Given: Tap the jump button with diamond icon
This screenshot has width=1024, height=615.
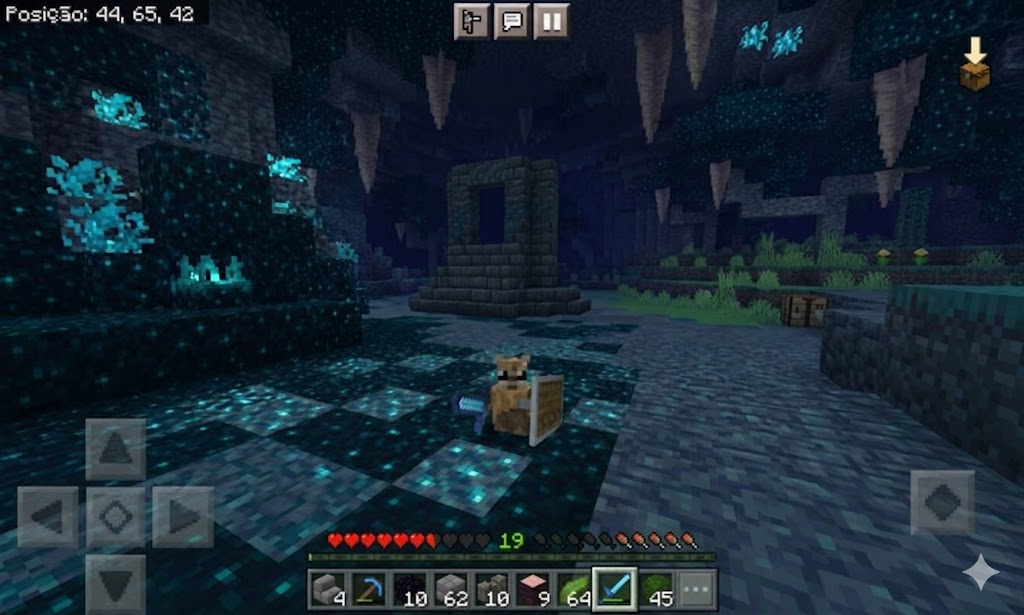Looking at the screenshot, I should pyautogui.click(x=942, y=502).
